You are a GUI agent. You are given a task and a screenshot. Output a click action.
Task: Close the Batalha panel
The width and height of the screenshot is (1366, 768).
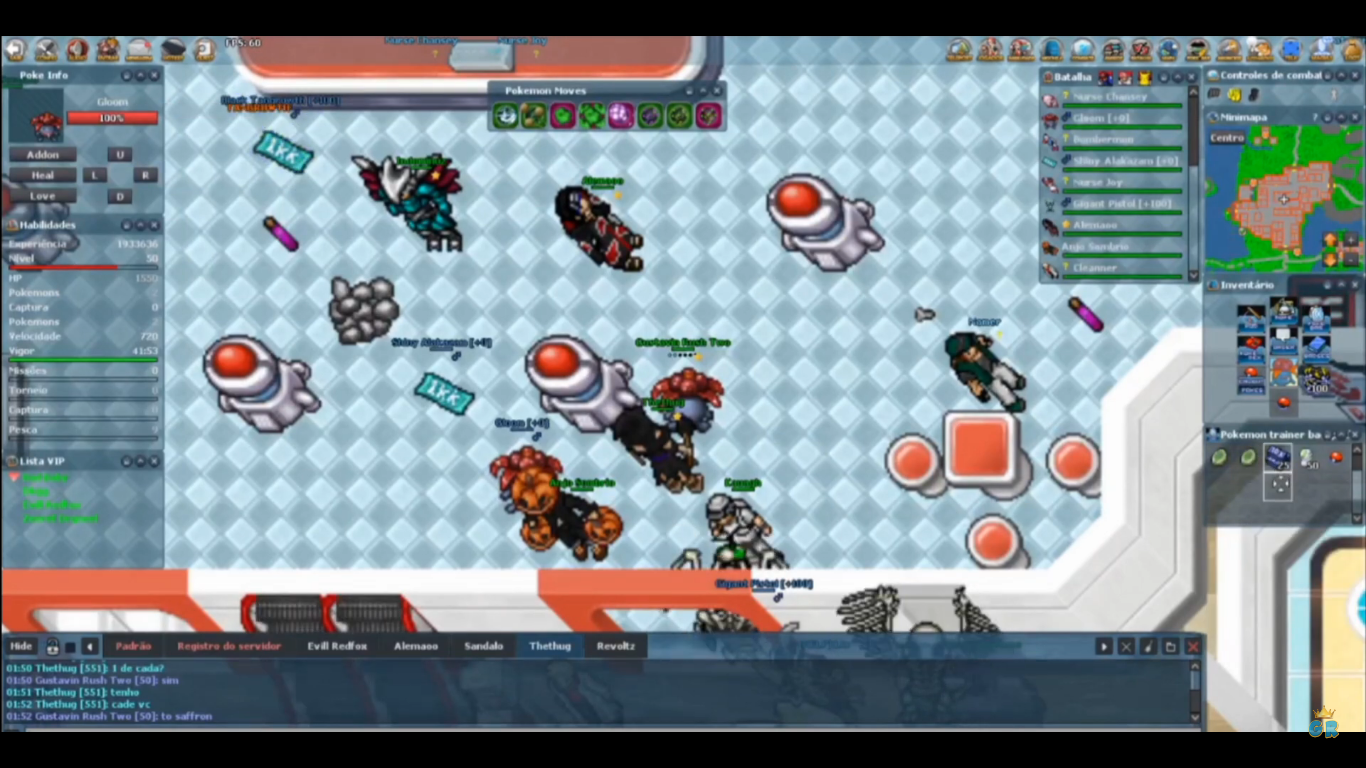(x=1192, y=77)
